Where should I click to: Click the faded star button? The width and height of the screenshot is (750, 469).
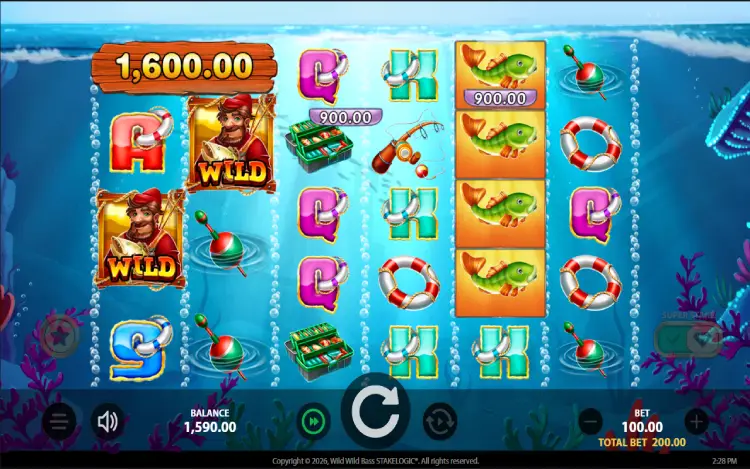click(61, 335)
